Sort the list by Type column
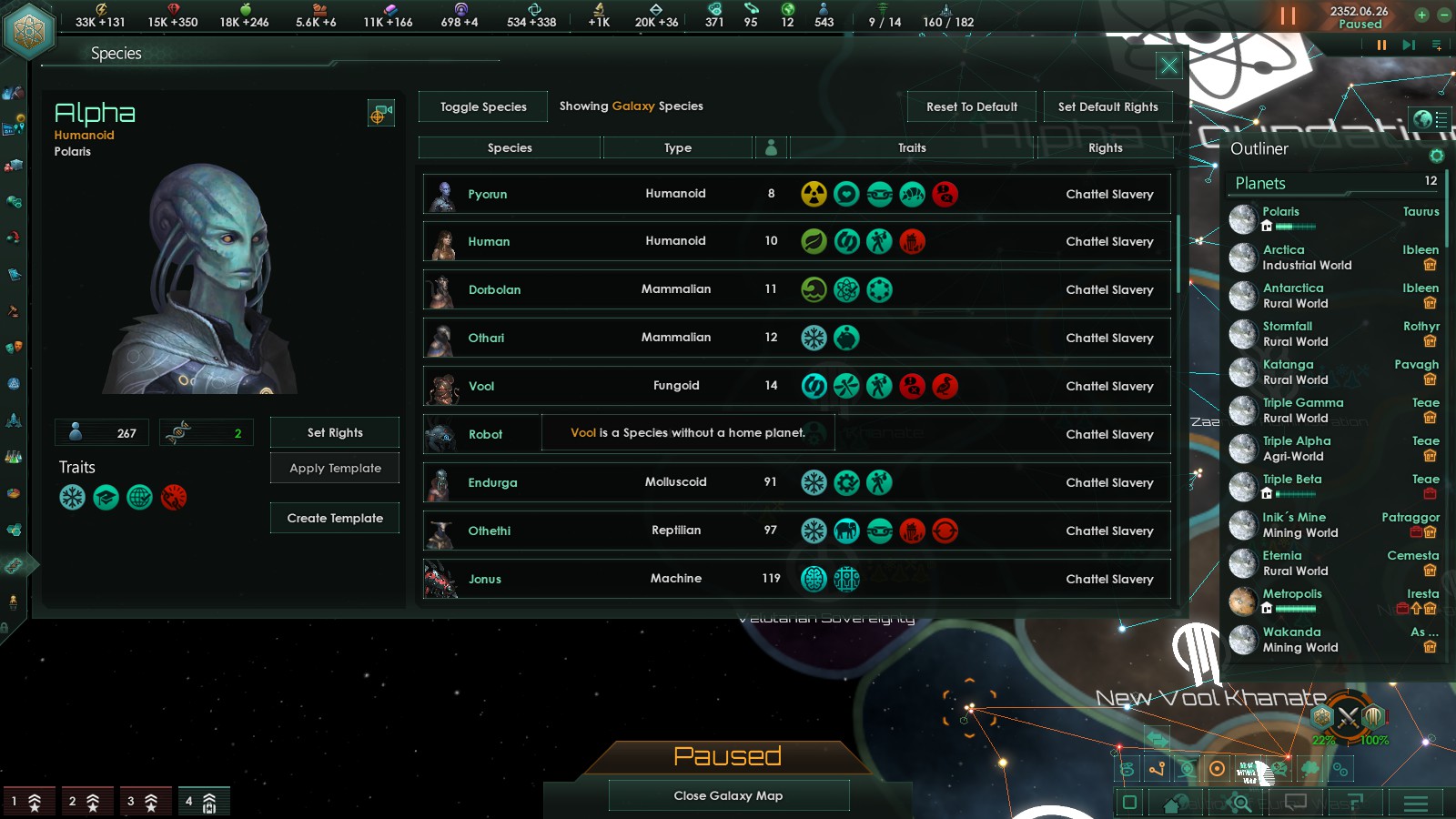This screenshot has width=1456, height=819. tap(677, 147)
